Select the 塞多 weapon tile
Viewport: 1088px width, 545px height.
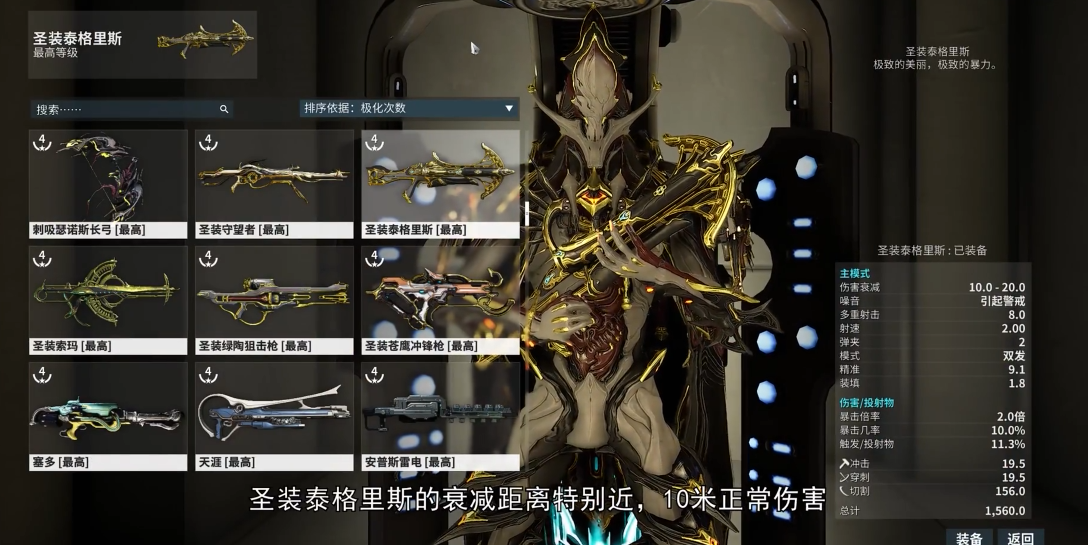(108, 415)
